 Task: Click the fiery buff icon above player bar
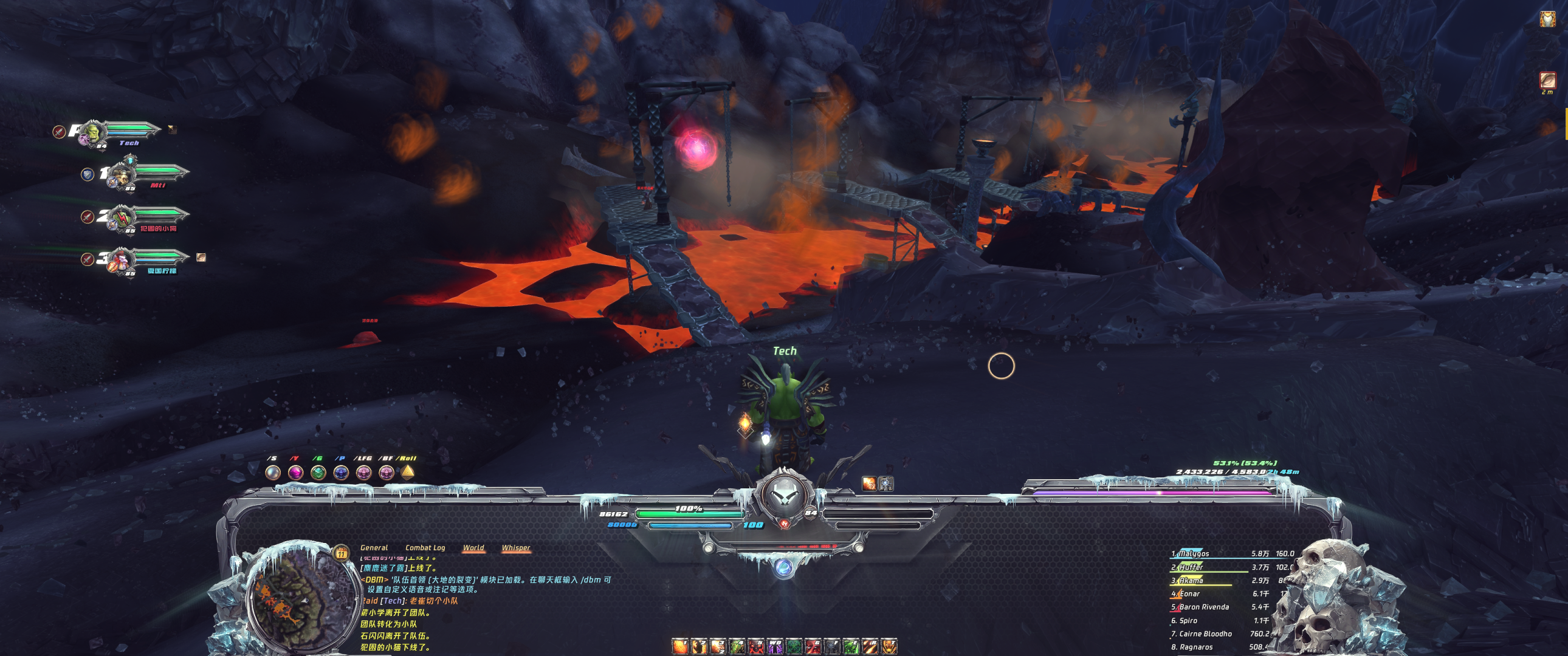pos(869,483)
